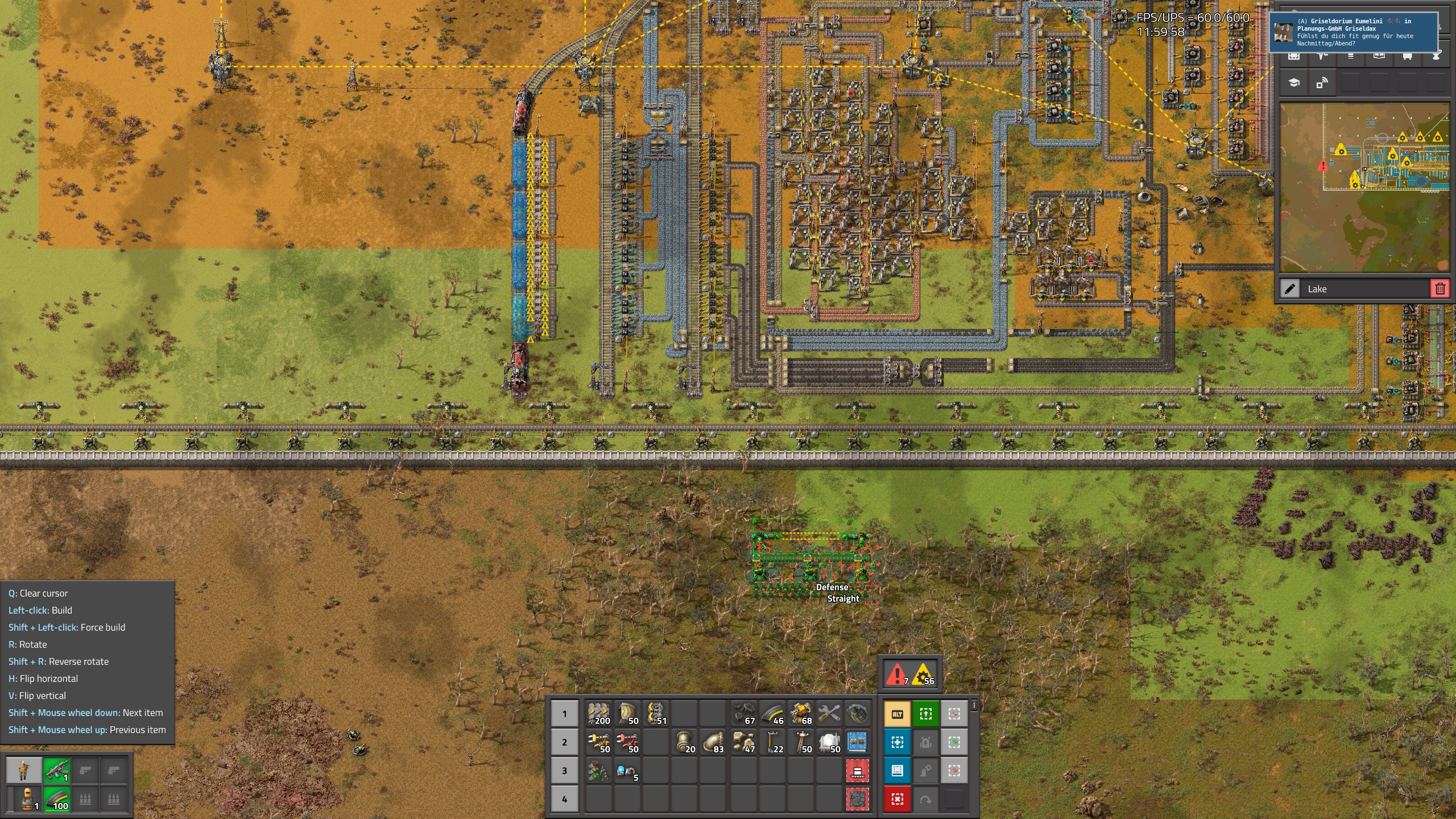1456x819 pixels.
Task: Click the minimap view
Action: [x=1364, y=188]
